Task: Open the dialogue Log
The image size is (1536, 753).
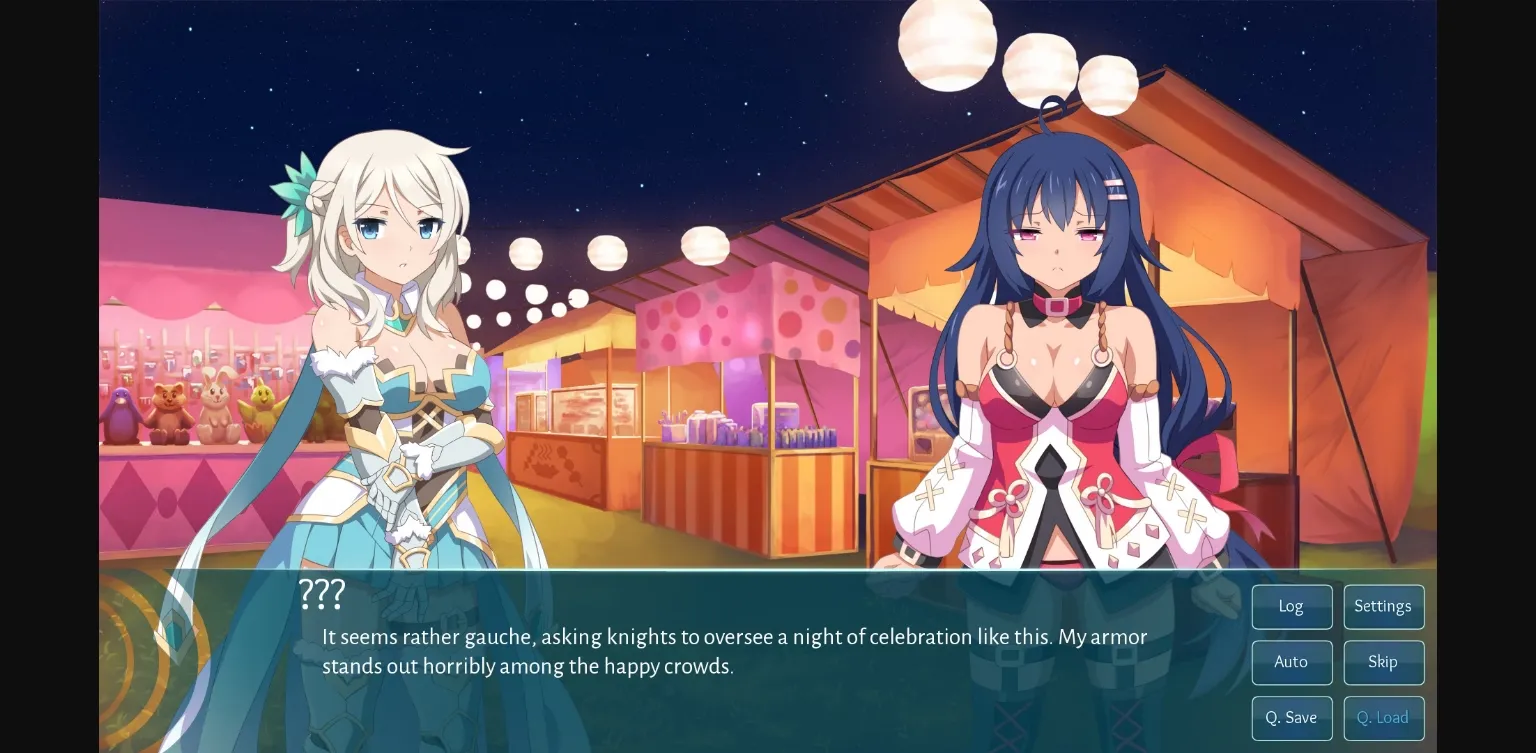Action: point(1291,606)
